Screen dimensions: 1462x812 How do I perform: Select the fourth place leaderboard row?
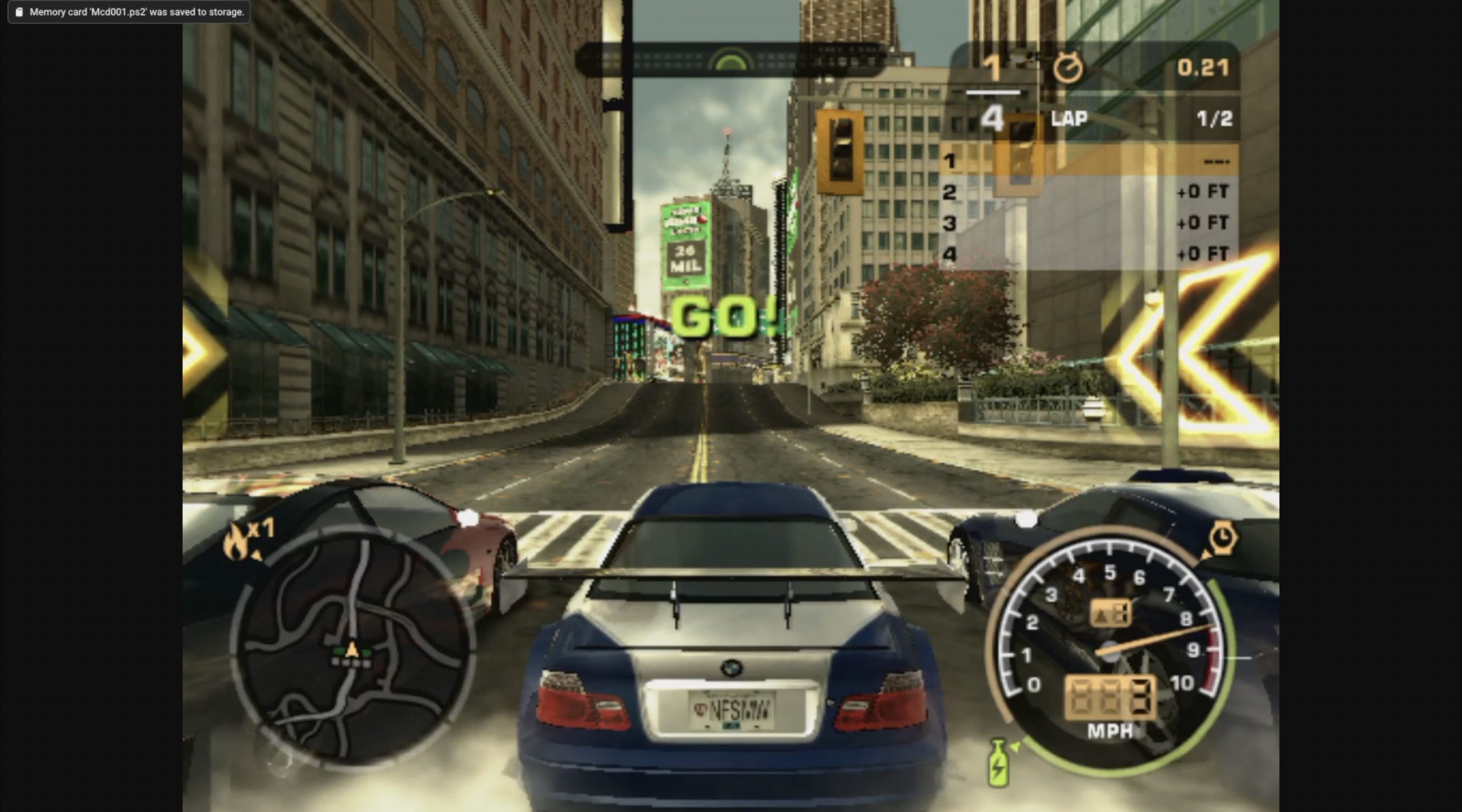(1089, 254)
